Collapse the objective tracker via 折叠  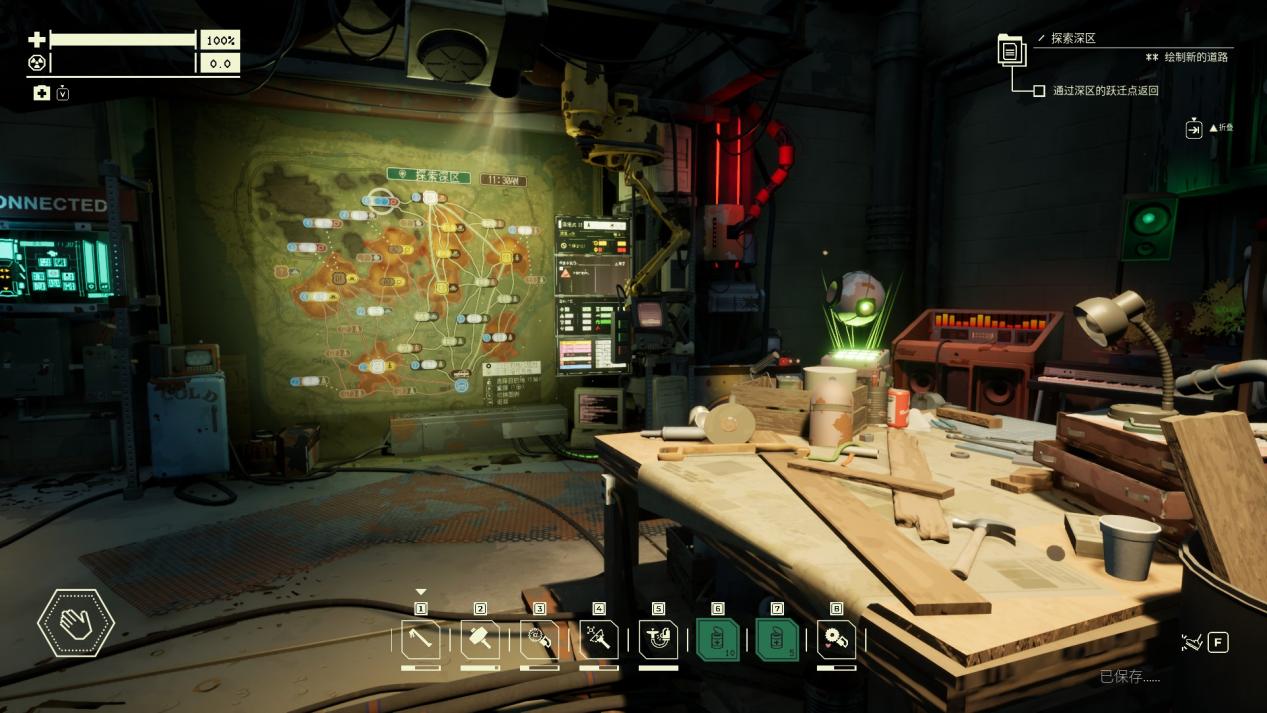(1194, 129)
